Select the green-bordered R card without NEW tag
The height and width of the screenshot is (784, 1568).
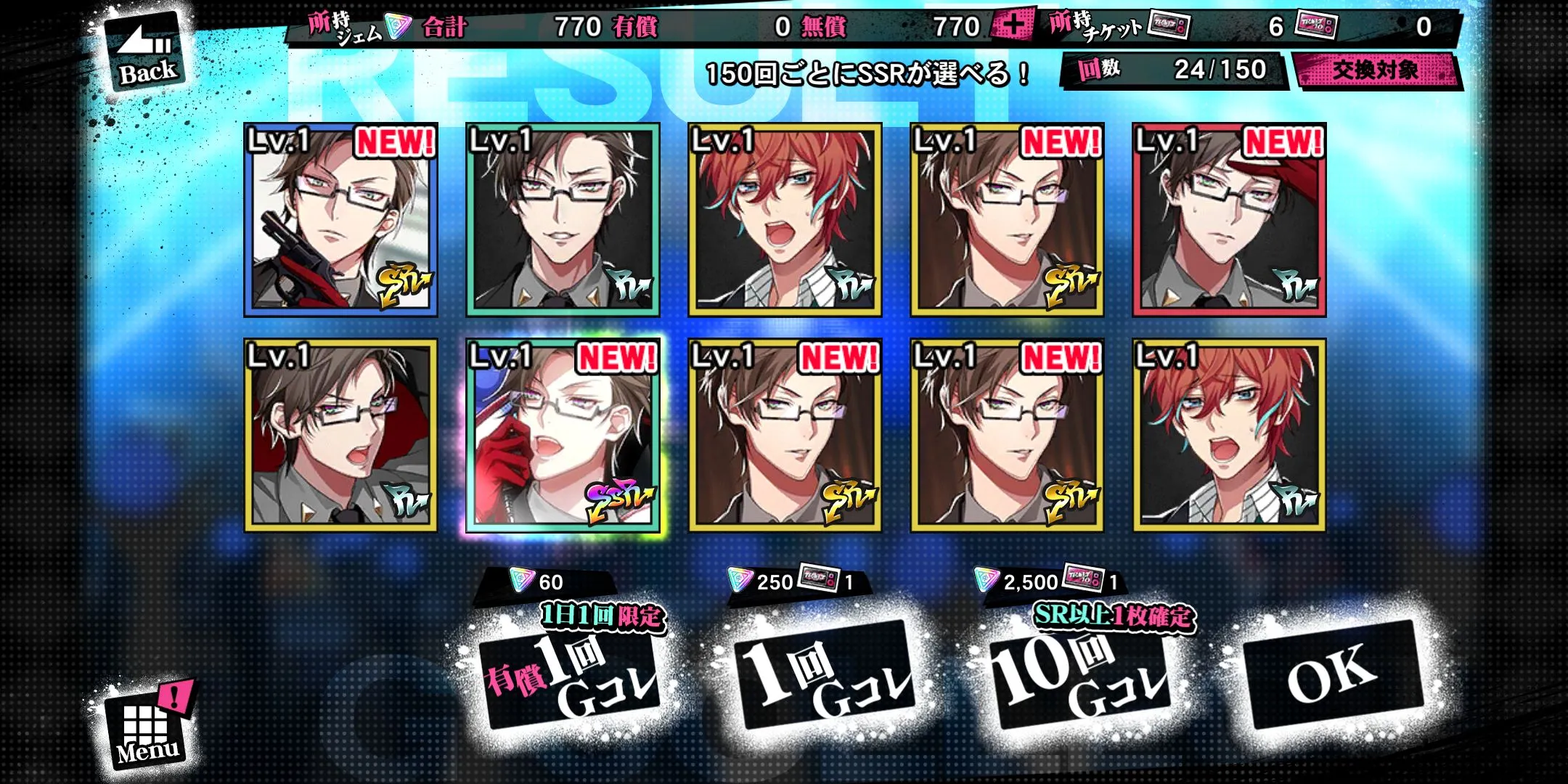pyautogui.click(x=563, y=220)
